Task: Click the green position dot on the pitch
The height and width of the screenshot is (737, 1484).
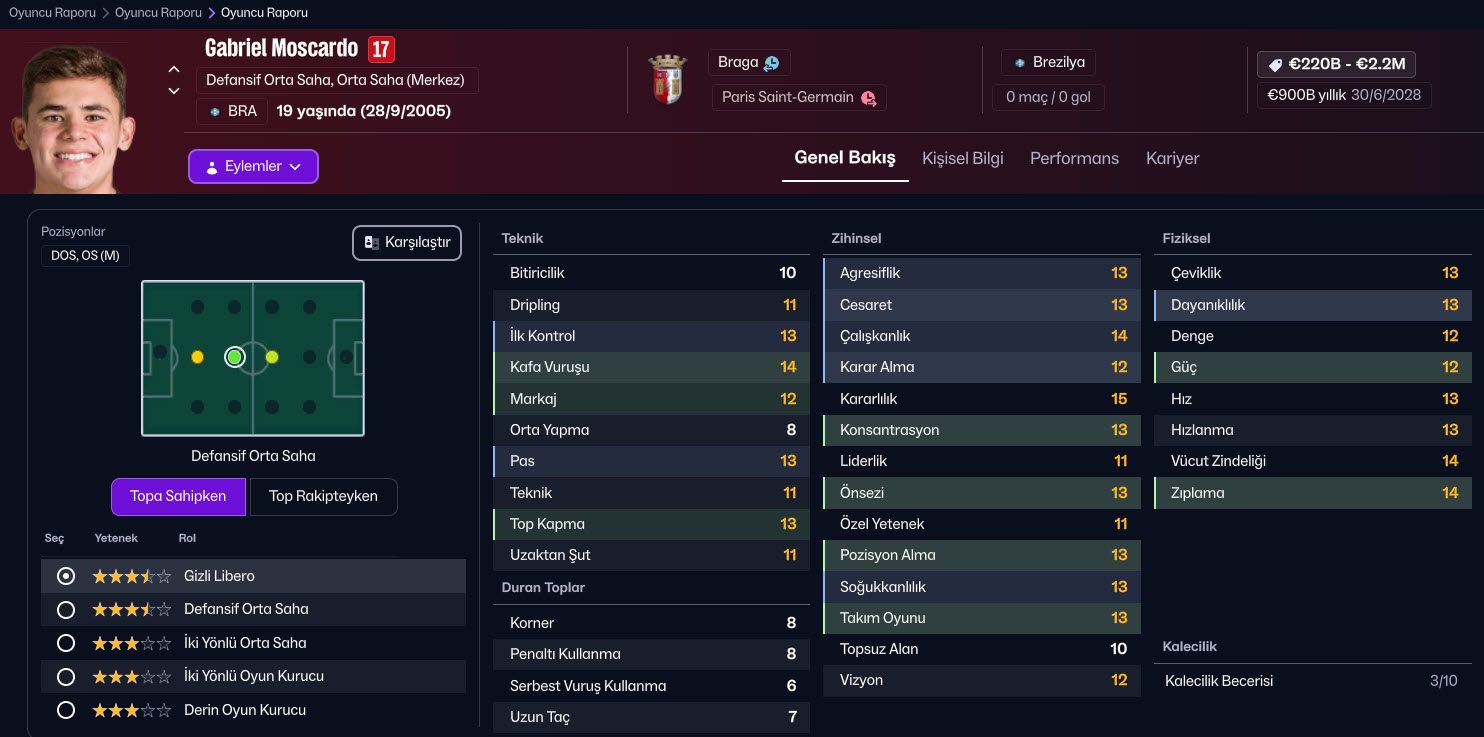Action: coord(234,357)
